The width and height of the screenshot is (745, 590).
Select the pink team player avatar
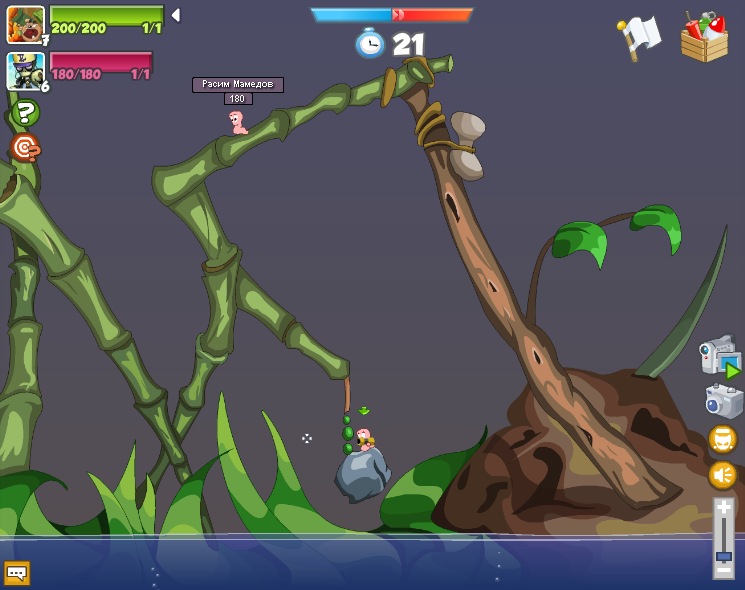pos(24,71)
